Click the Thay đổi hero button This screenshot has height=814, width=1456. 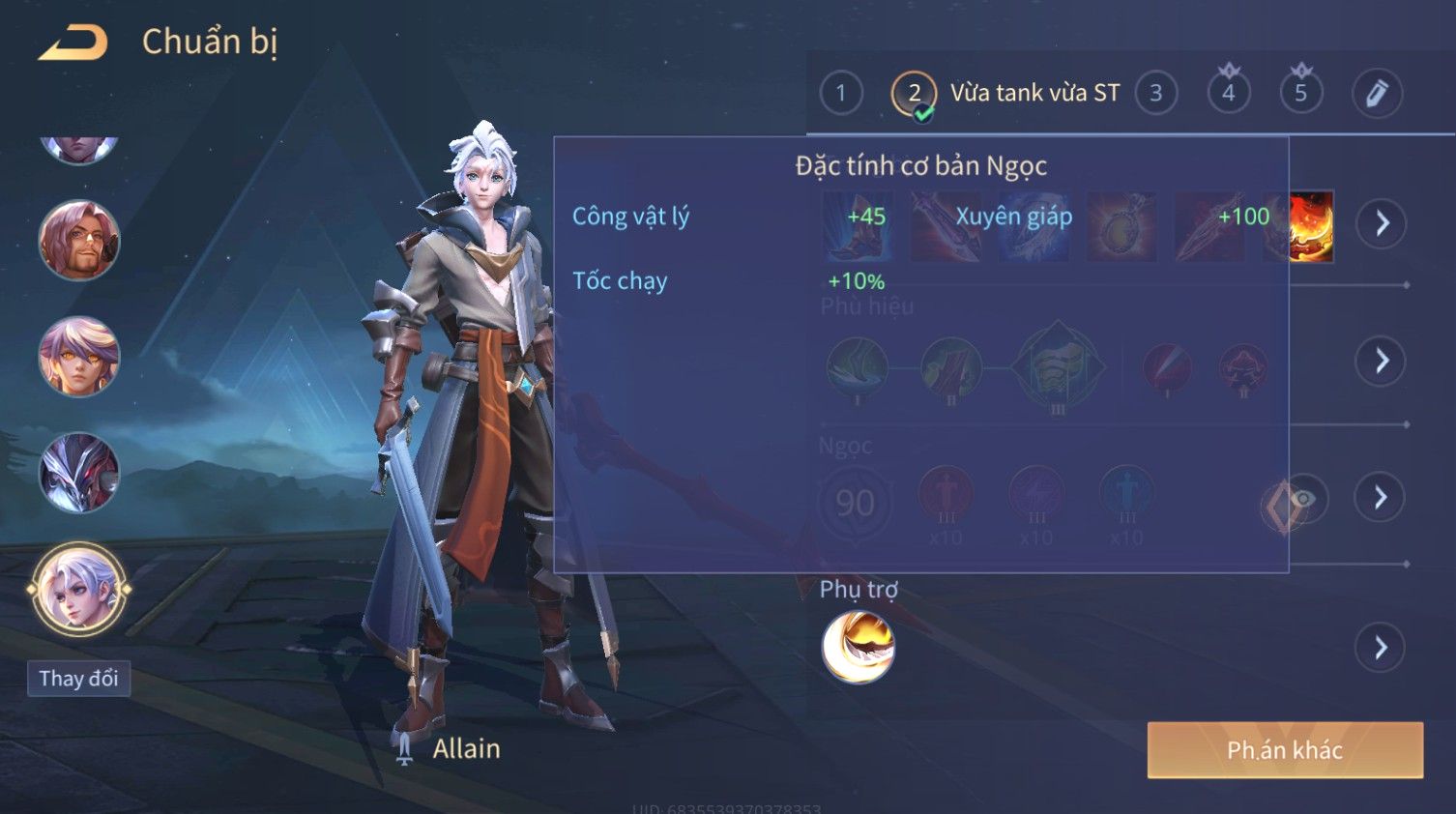tap(78, 679)
